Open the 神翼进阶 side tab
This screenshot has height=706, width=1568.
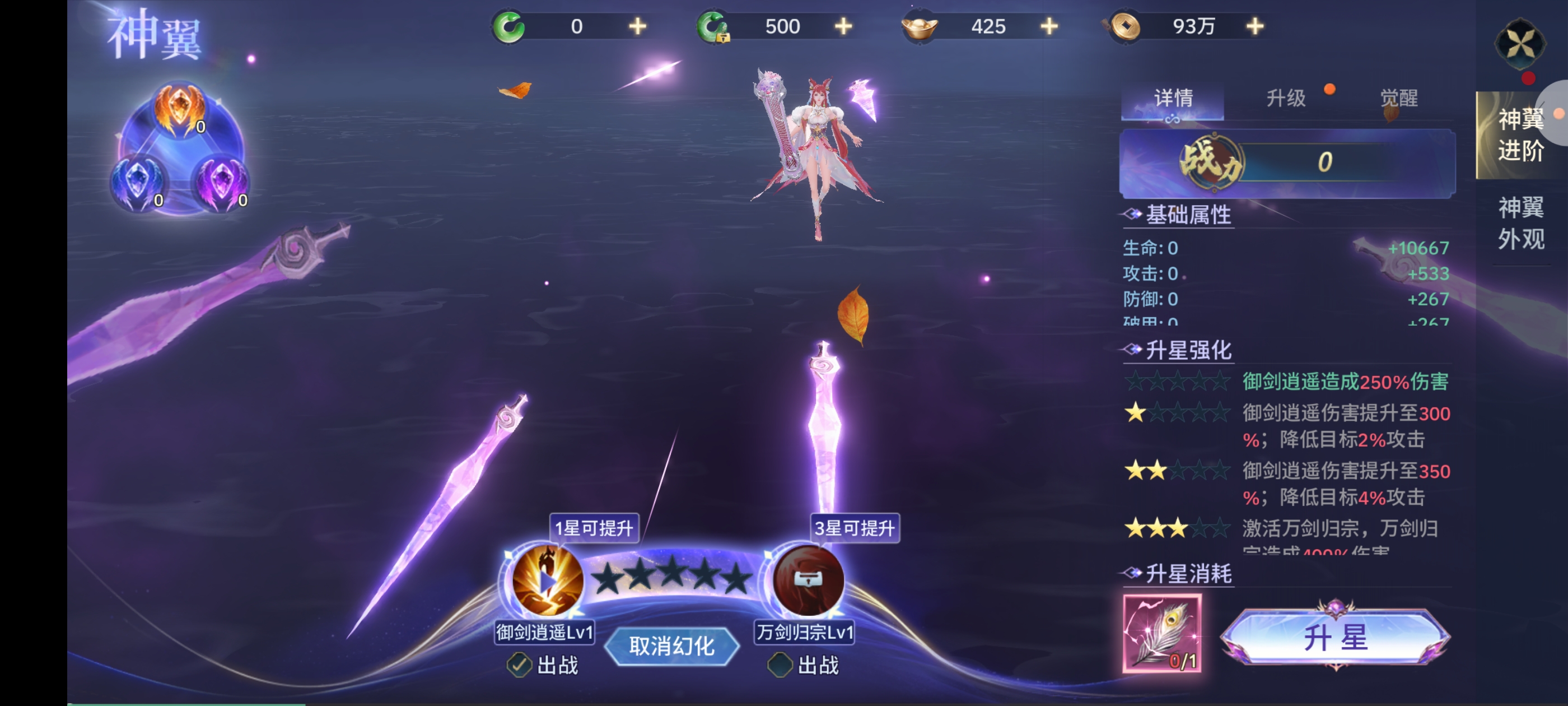click(1520, 135)
